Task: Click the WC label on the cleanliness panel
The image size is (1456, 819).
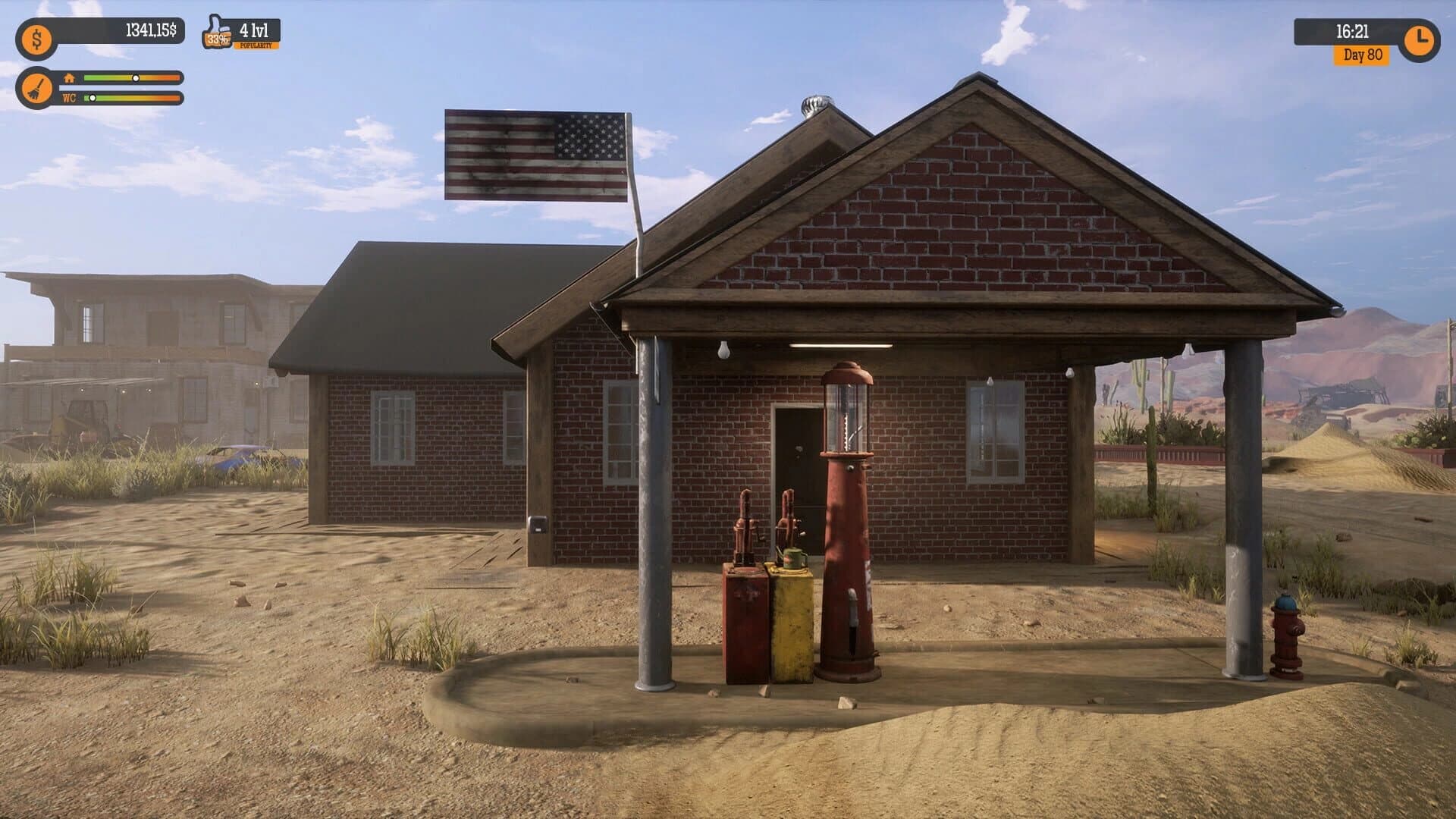Action: point(68,97)
